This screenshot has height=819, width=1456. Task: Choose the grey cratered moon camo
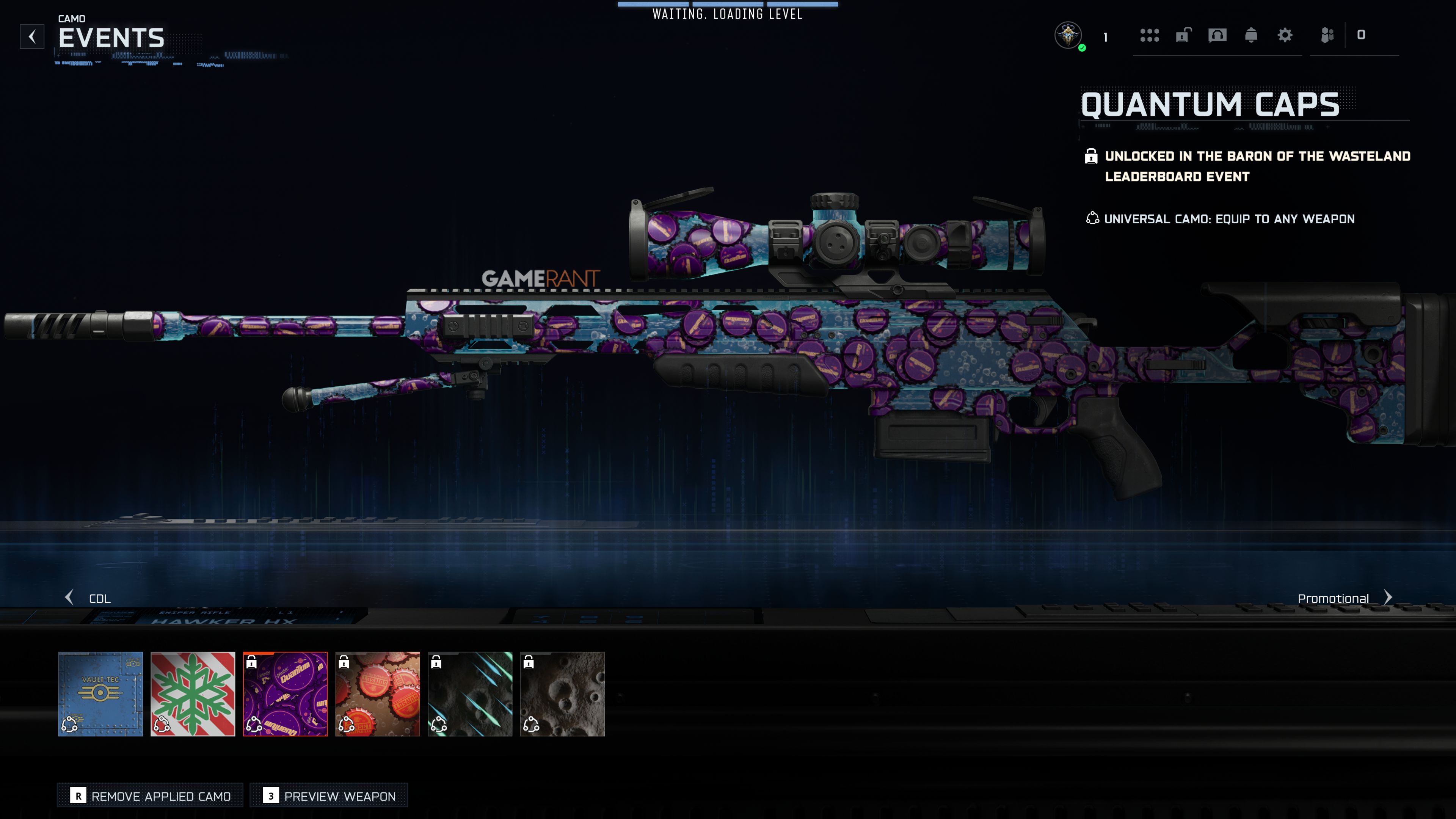(562, 693)
